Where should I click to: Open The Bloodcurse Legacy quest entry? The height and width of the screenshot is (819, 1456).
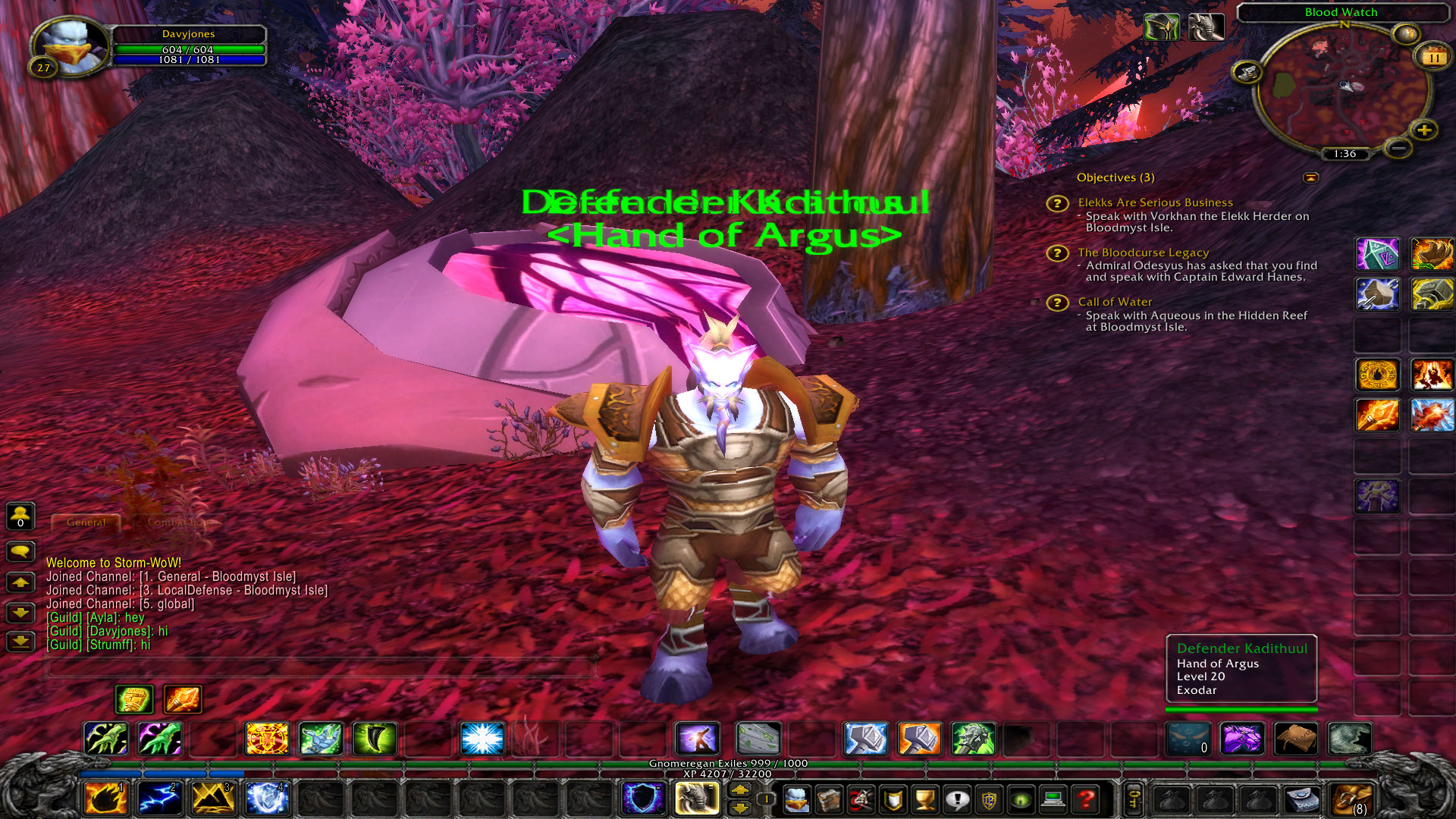(1143, 253)
